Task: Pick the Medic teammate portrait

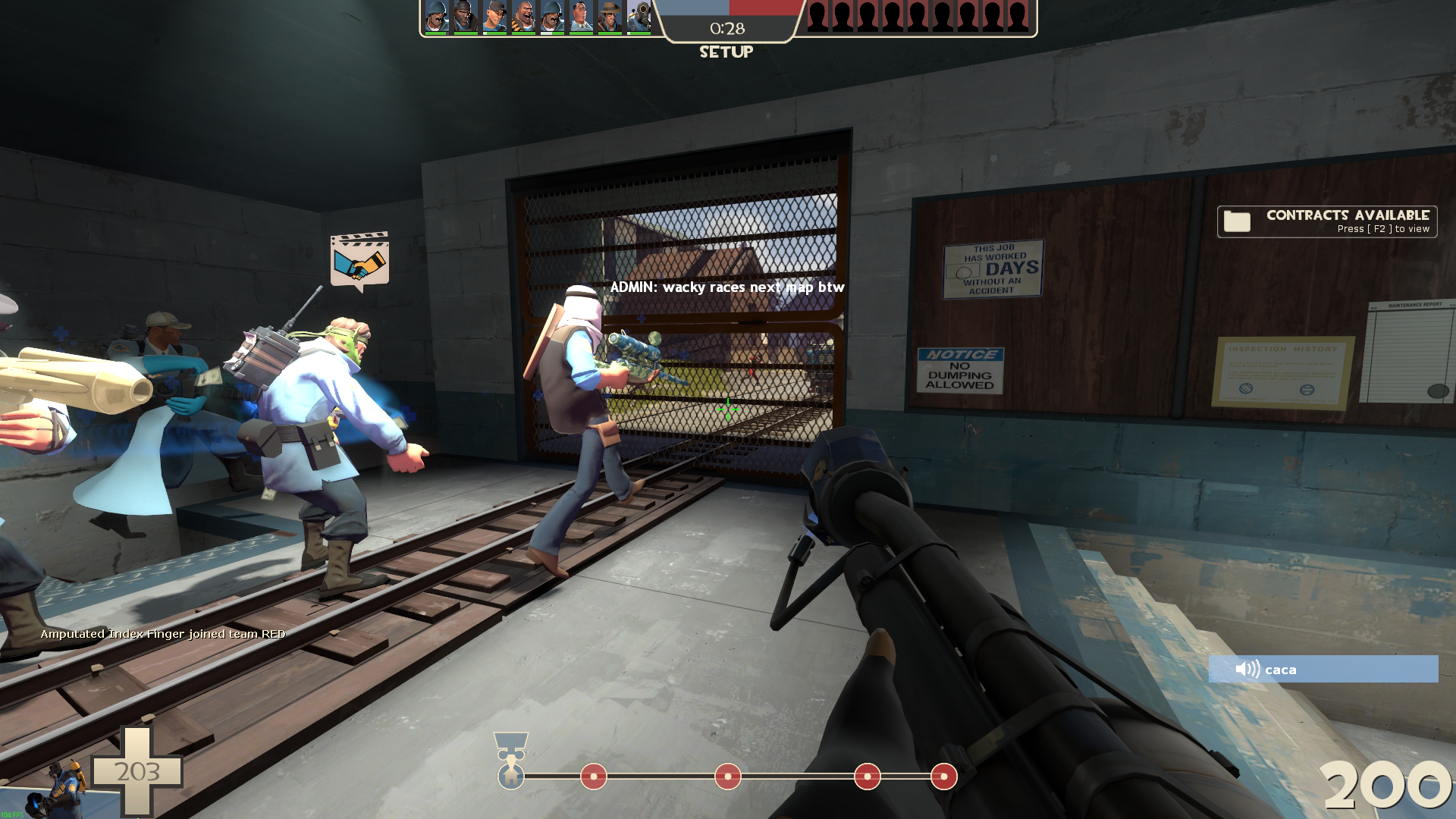Action: (581, 17)
